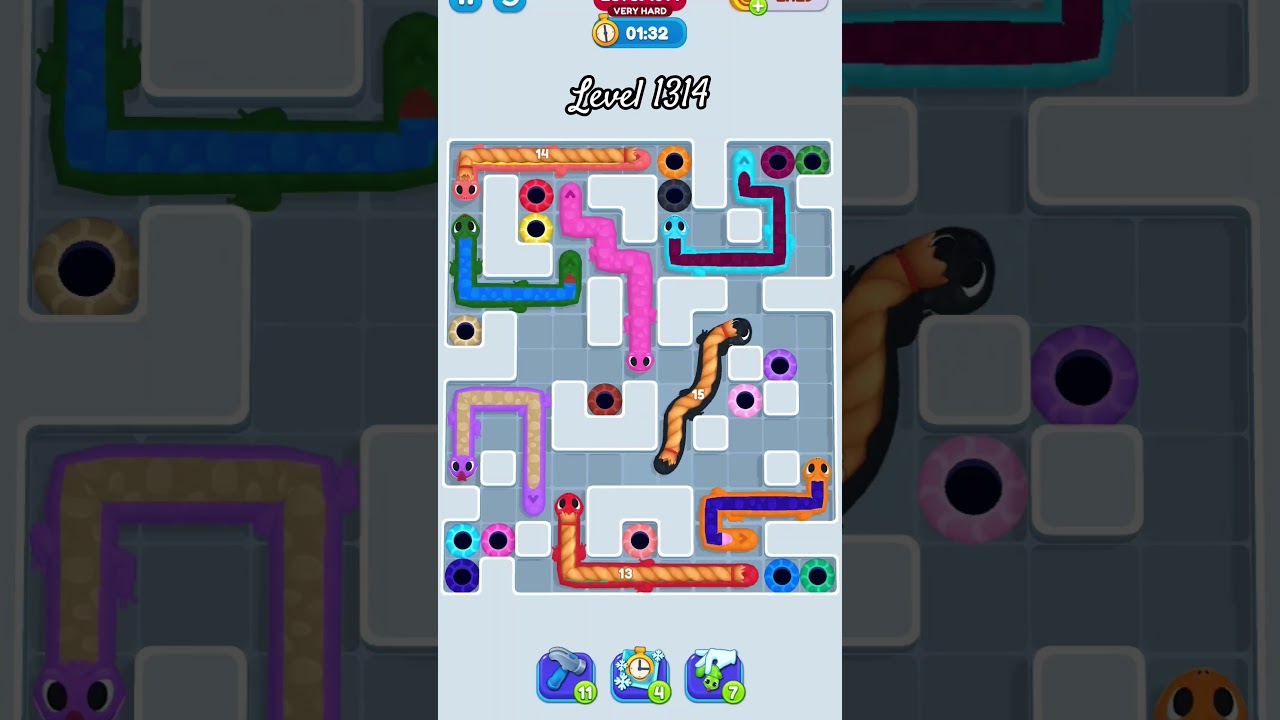Tap the snake numbered 13 at the bottom
This screenshot has height=720, width=1280.
(626, 572)
